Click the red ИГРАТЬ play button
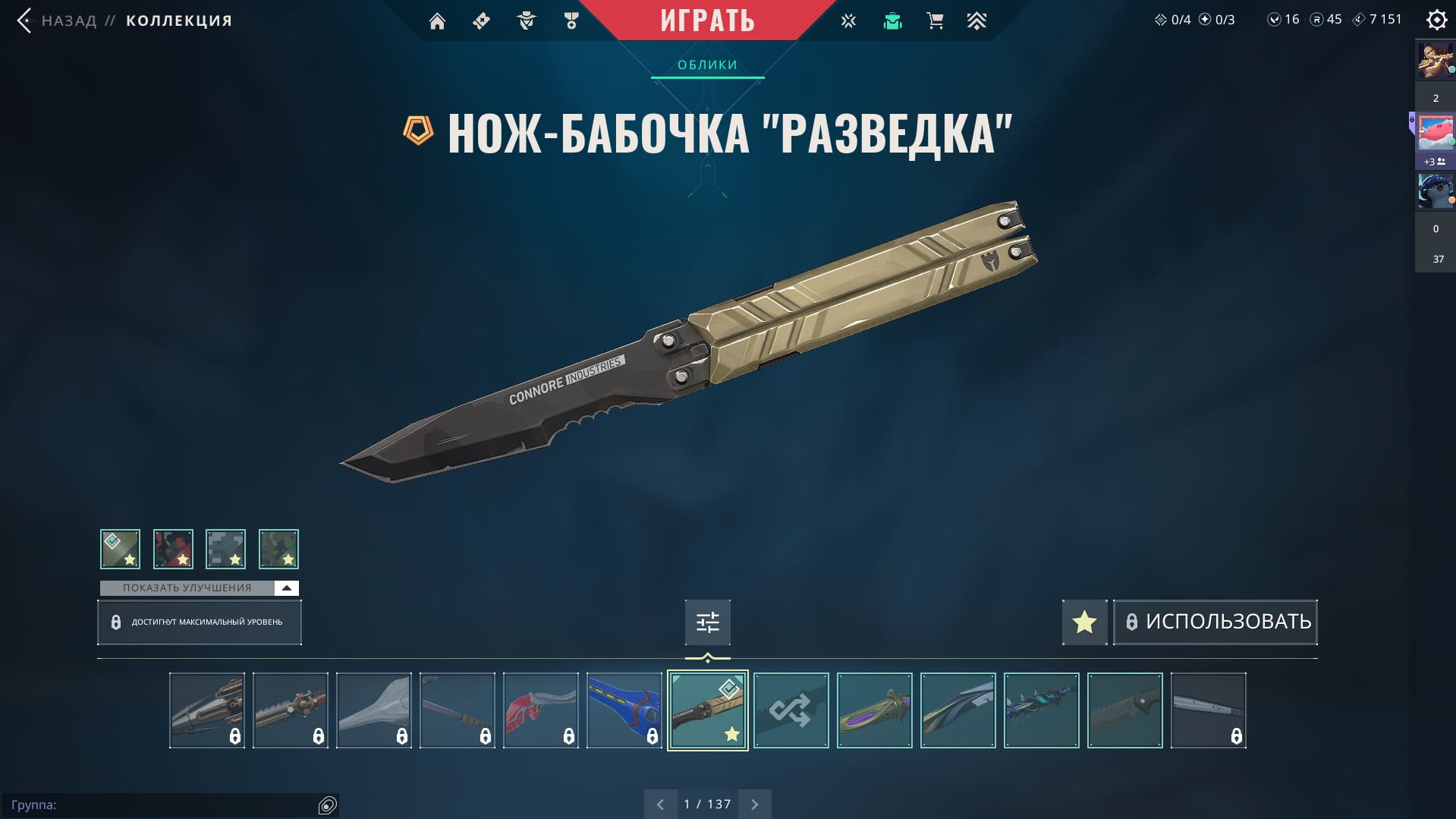Image resolution: width=1456 pixels, height=819 pixels. pyautogui.click(x=707, y=20)
